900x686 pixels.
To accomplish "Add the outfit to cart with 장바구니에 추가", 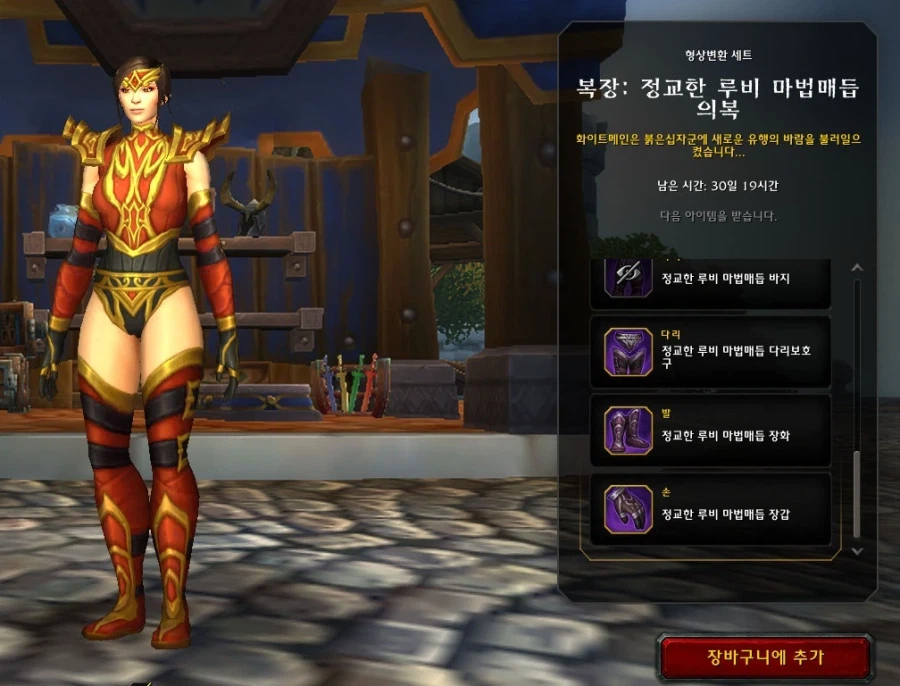I will pyautogui.click(x=765, y=656).
